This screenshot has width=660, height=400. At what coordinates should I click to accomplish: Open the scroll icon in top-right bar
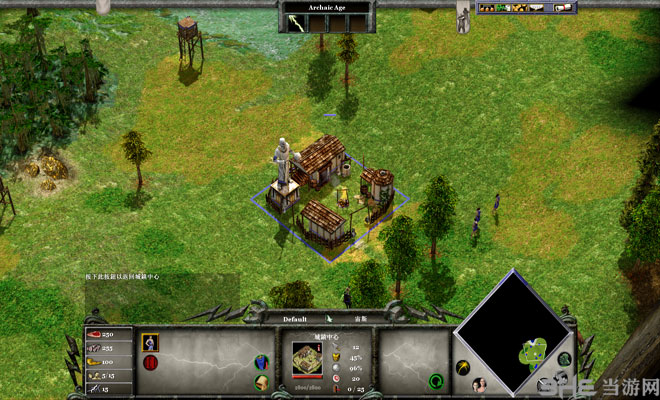563,8
